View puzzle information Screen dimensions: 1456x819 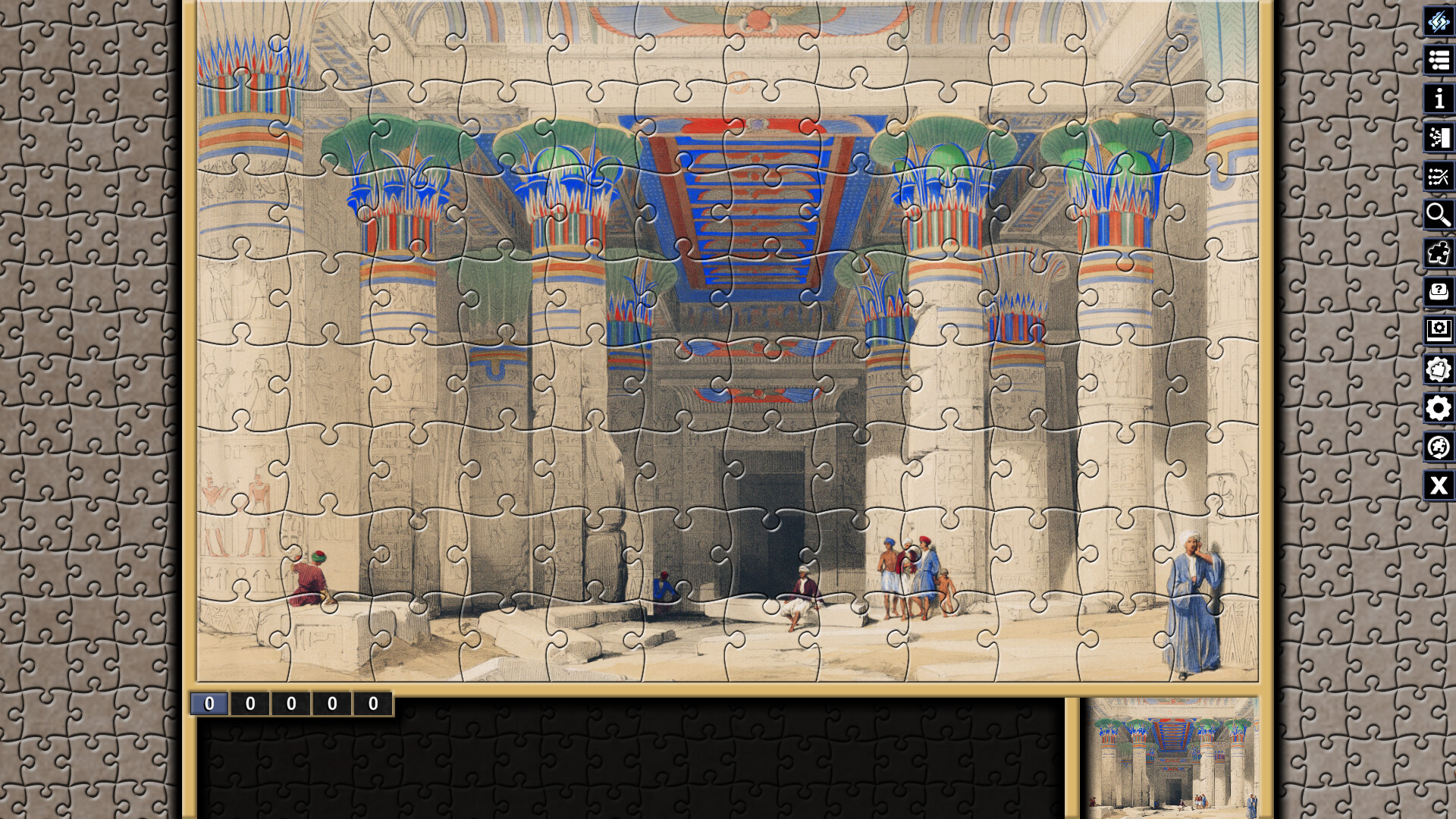pyautogui.click(x=1437, y=99)
